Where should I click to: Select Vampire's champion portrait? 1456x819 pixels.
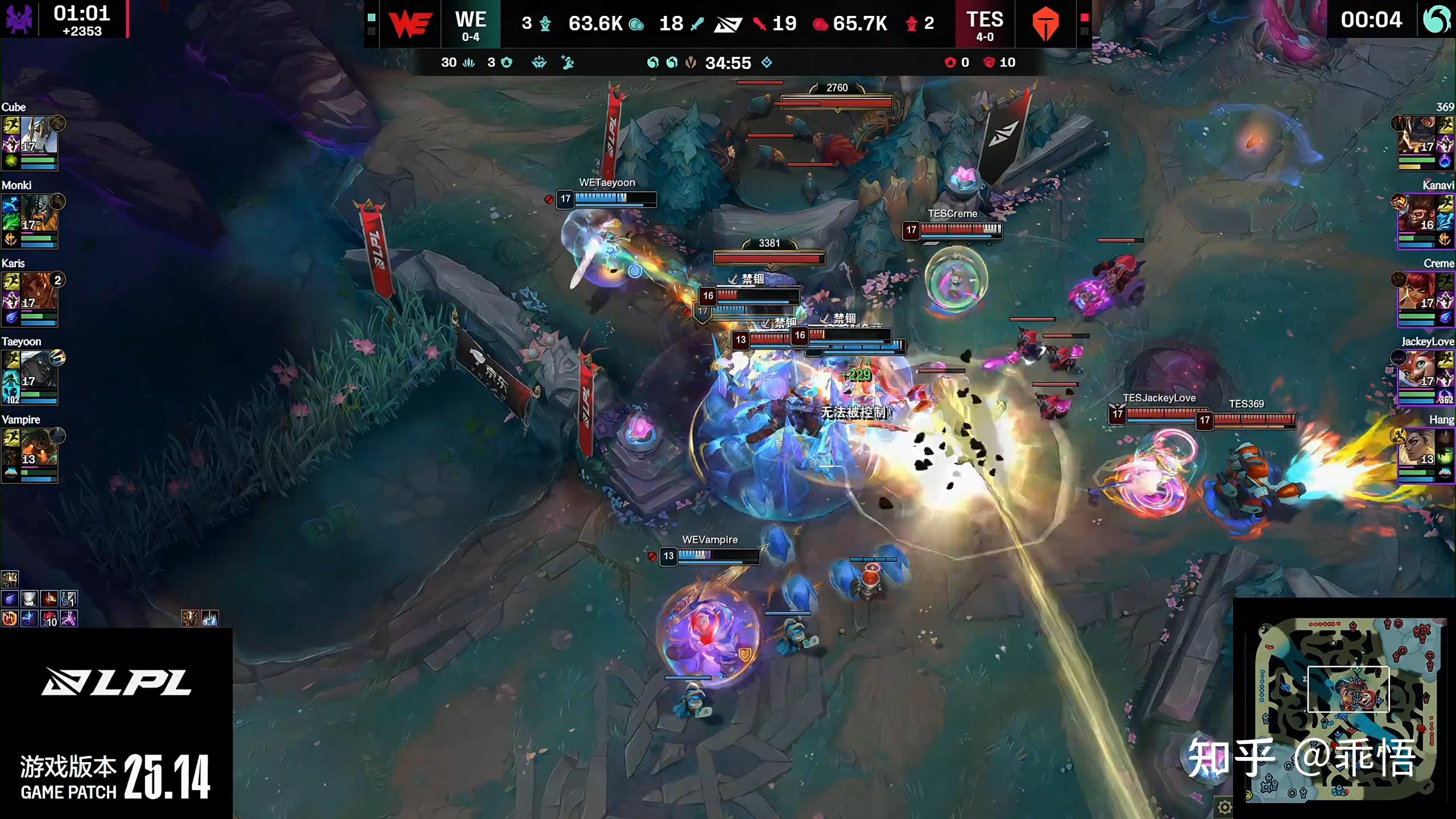(39, 448)
